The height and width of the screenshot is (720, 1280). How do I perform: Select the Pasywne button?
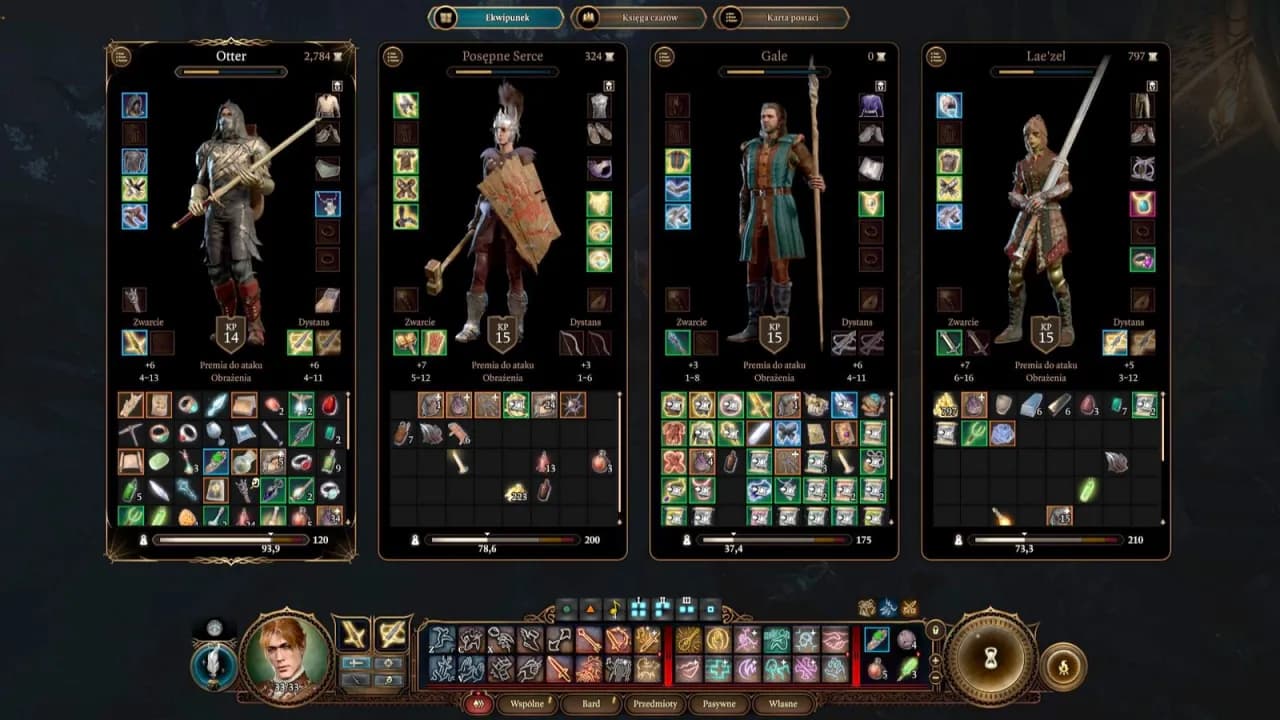click(719, 704)
